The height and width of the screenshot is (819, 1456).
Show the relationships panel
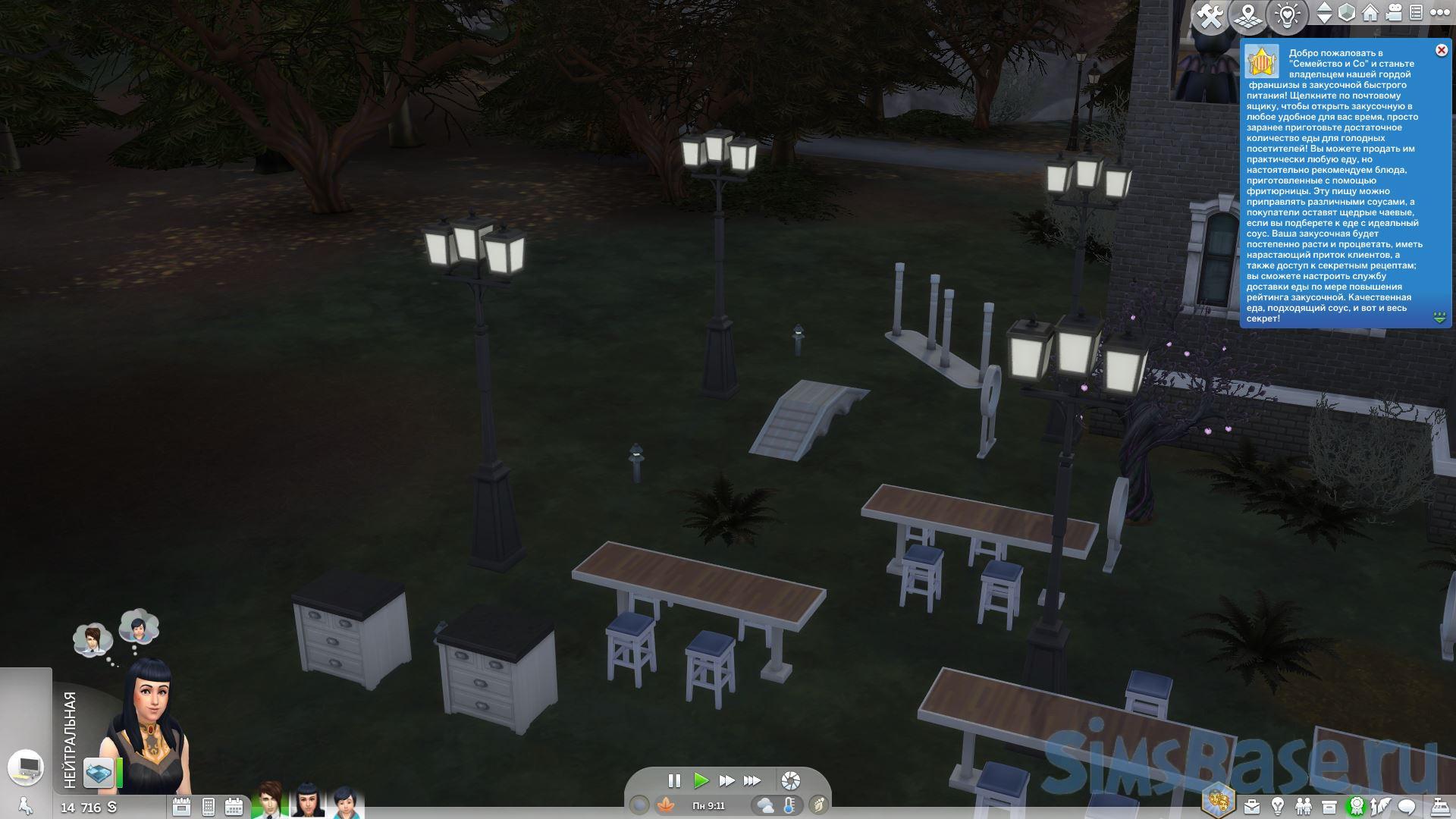(x=1303, y=805)
